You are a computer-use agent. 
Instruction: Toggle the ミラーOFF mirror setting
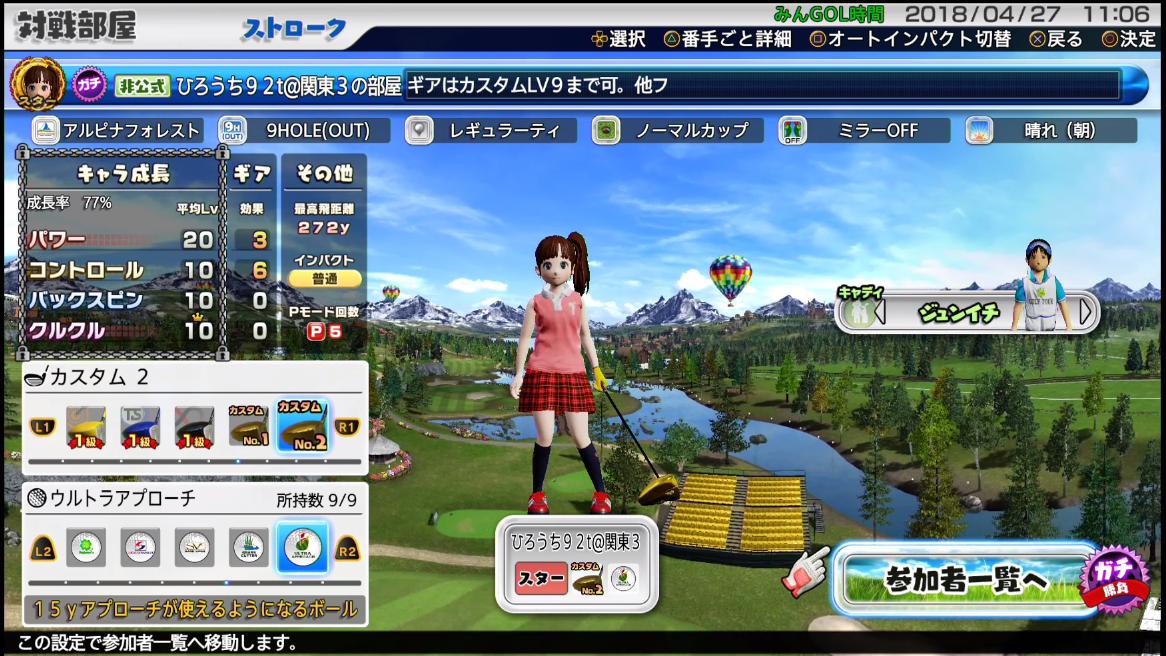864,131
